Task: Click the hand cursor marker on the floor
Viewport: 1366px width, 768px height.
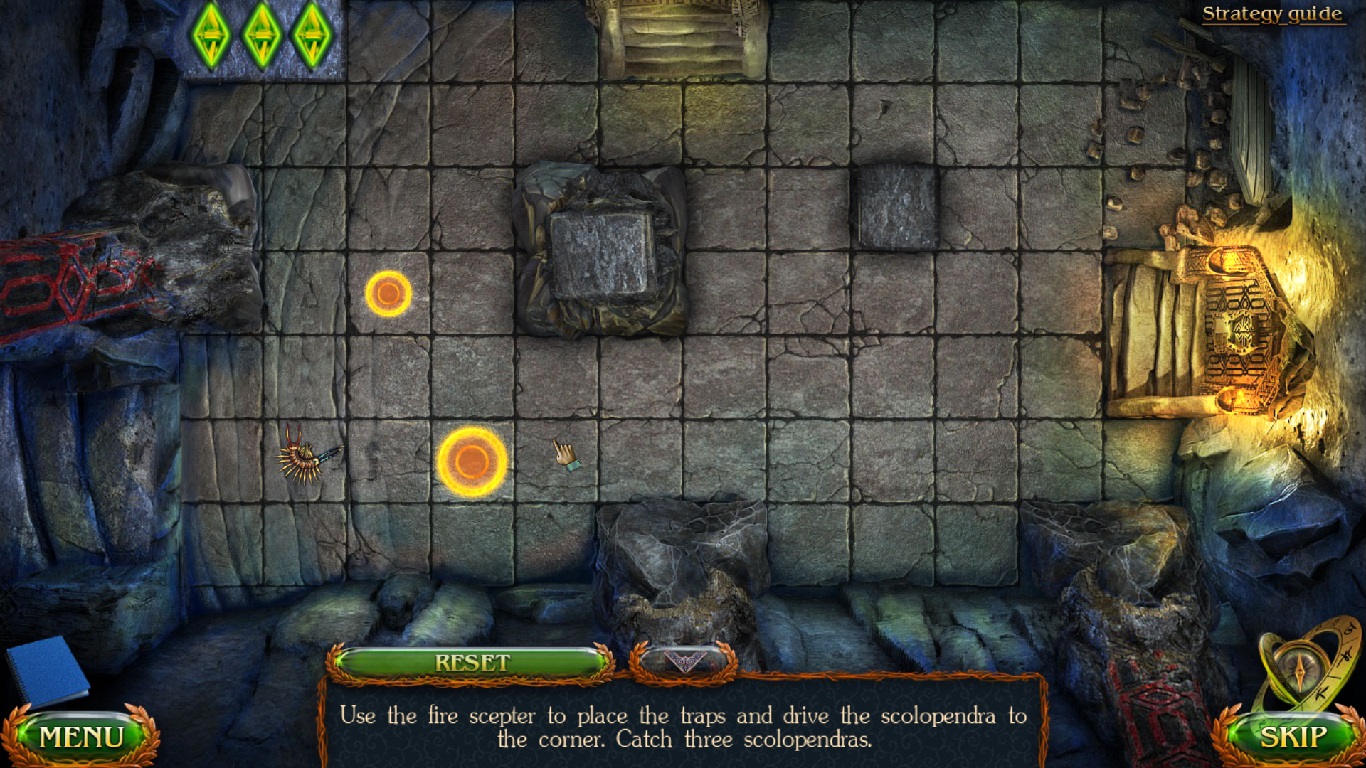Action: pos(563,456)
